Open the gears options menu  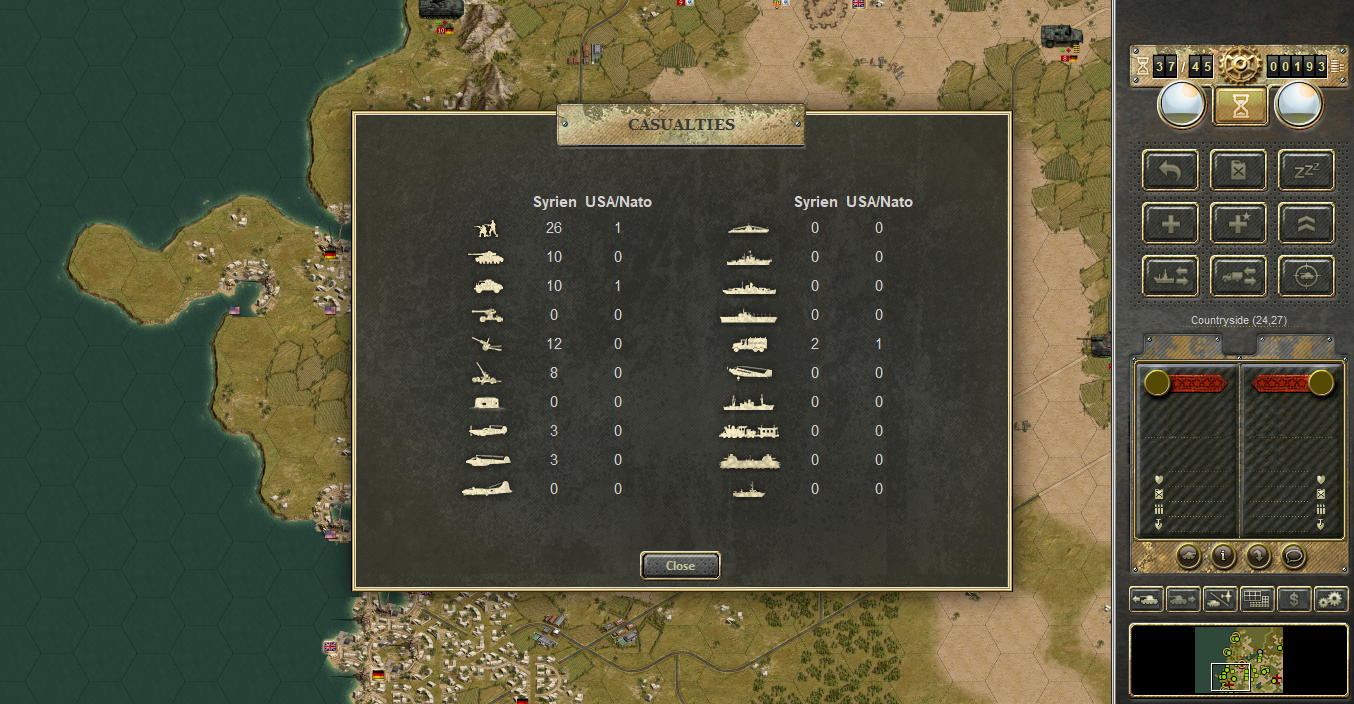tap(1331, 599)
